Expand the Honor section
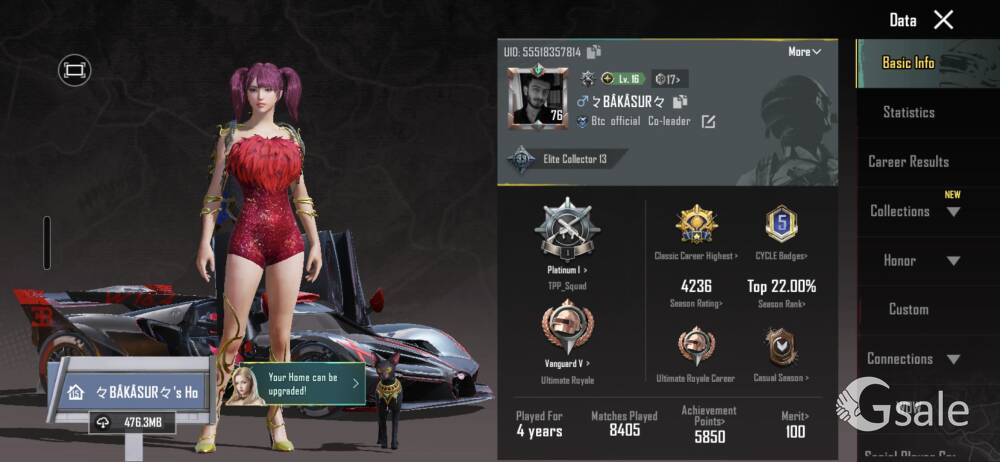1000x462 pixels. pyautogui.click(x=913, y=260)
